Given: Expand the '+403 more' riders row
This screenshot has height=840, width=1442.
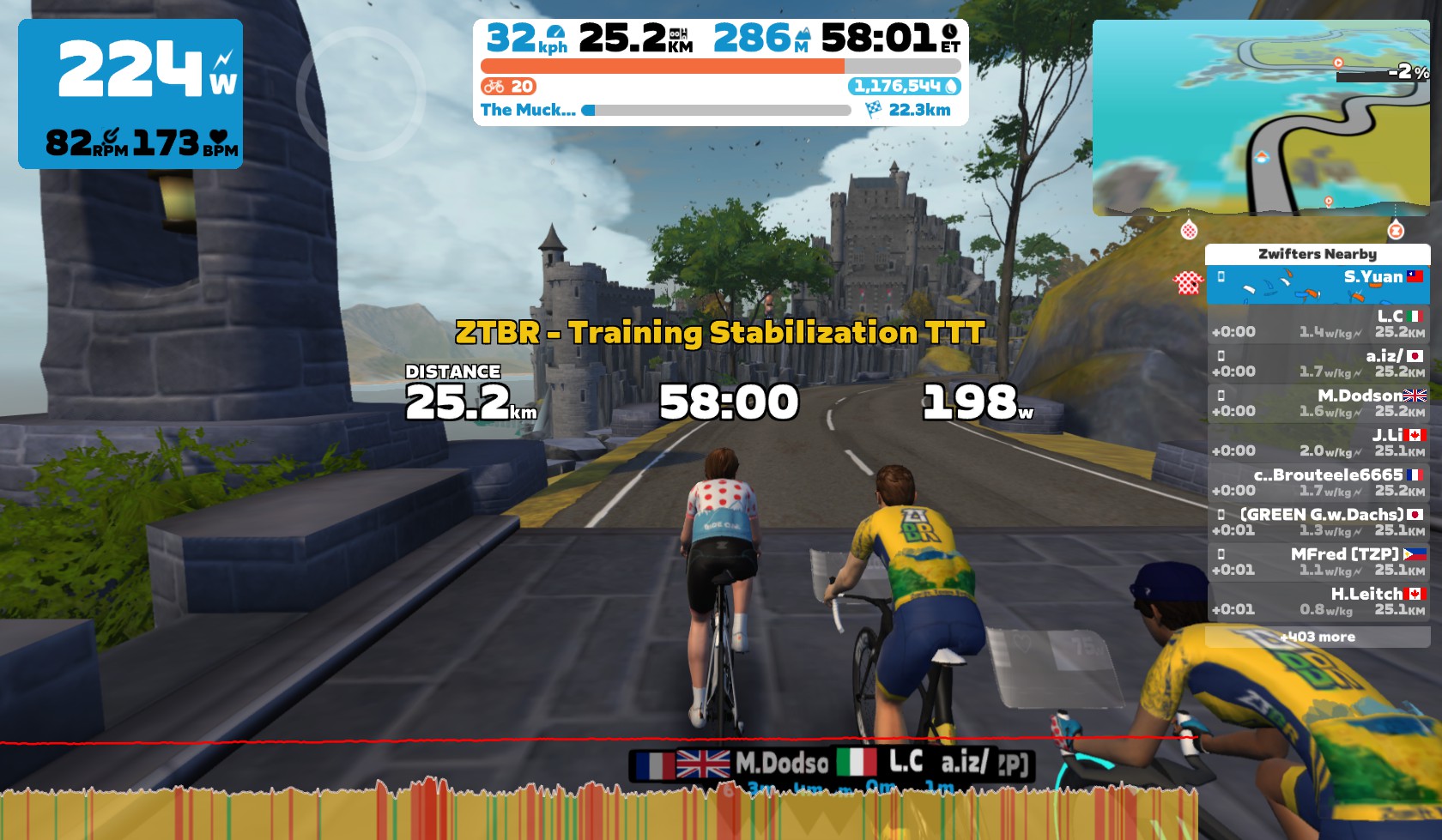Looking at the screenshot, I should point(1318,637).
